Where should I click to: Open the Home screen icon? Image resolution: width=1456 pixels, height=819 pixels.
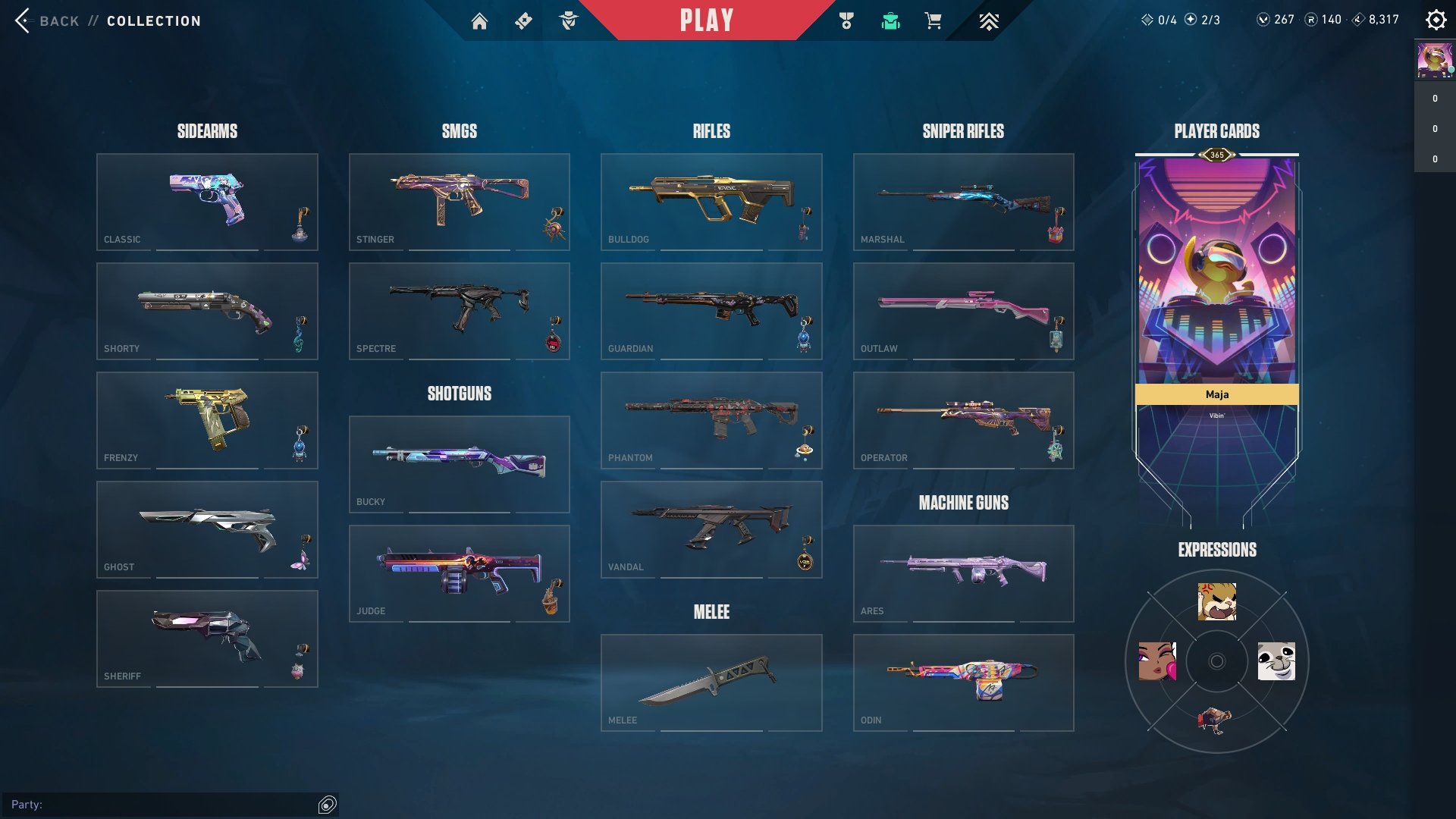[481, 21]
